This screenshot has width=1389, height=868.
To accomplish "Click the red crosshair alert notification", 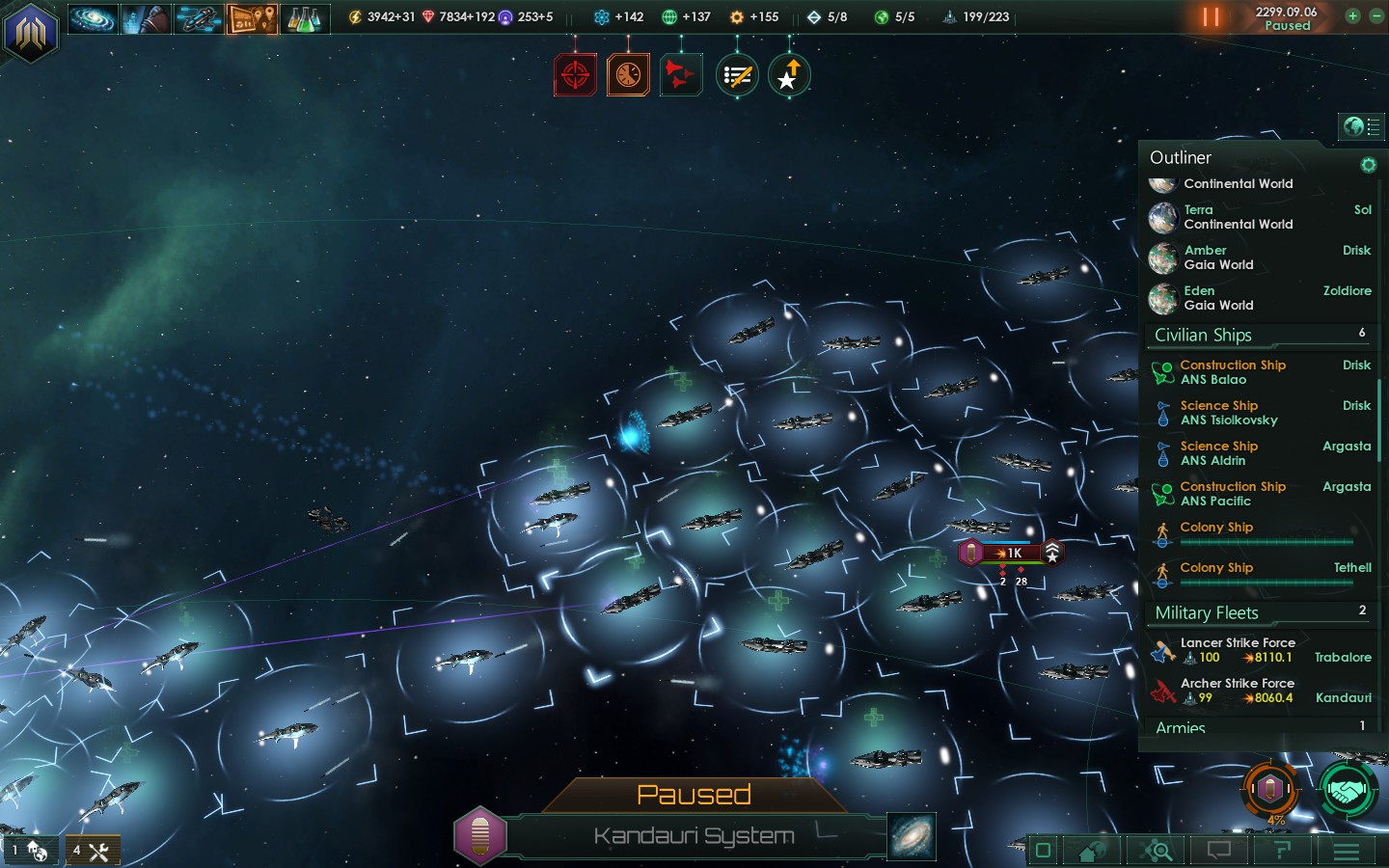I will (575, 75).
